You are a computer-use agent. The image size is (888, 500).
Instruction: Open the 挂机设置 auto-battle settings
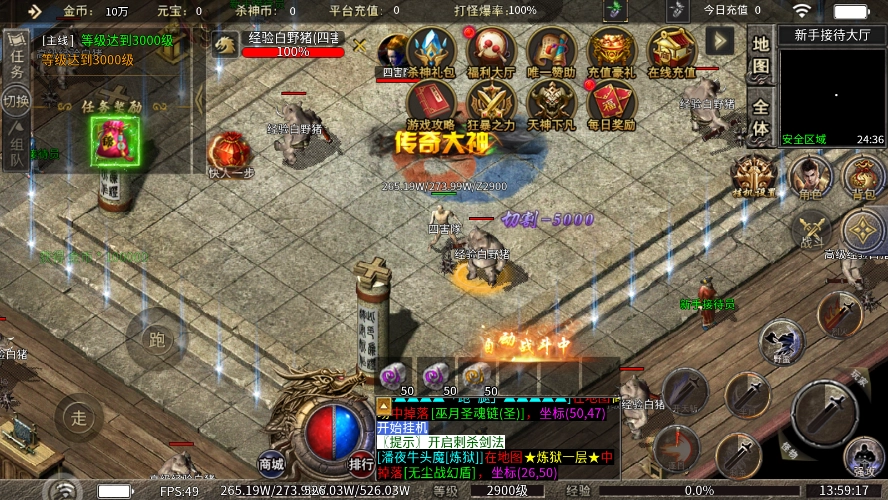click(x=754, y=177)
